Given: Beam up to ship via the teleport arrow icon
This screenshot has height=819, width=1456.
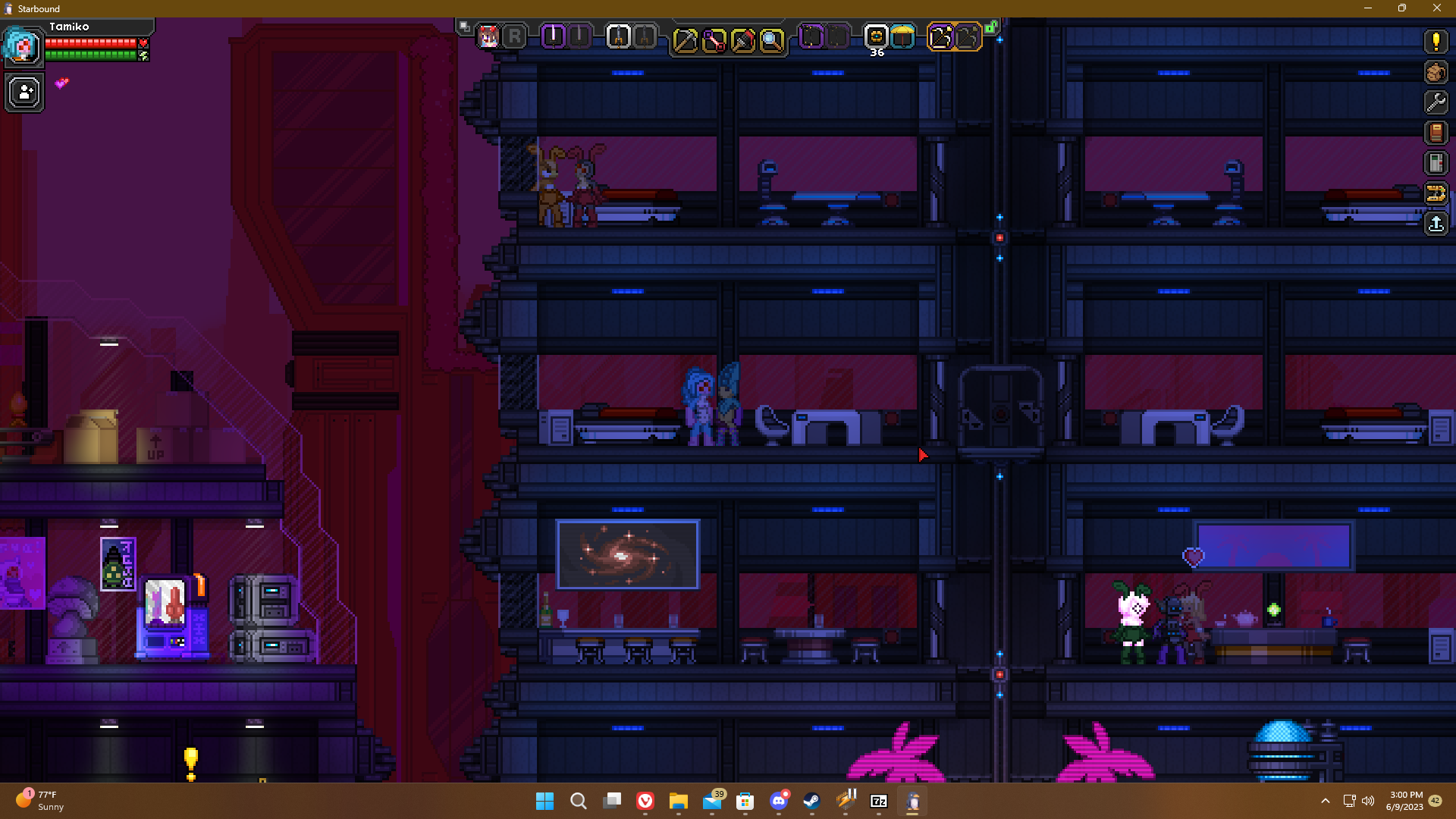Looking at the screenshot, I should tap(1436, 223).
